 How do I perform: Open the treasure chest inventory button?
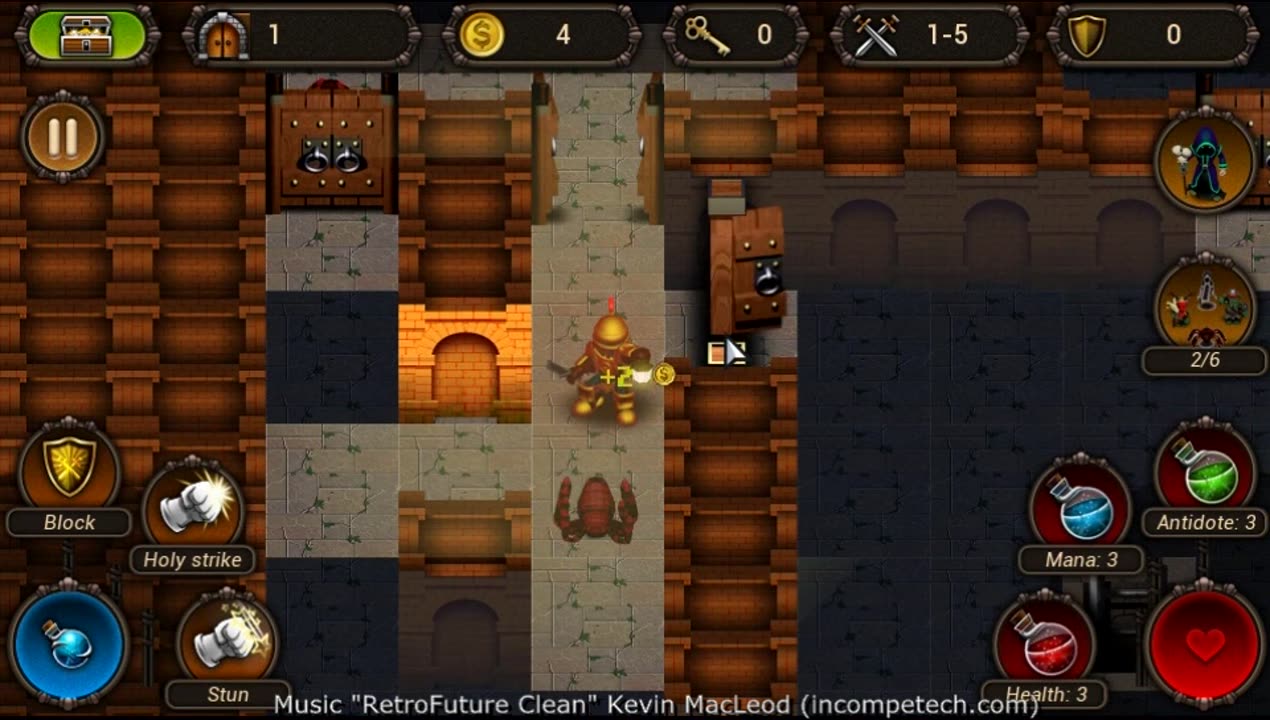(x=87, y=35)
